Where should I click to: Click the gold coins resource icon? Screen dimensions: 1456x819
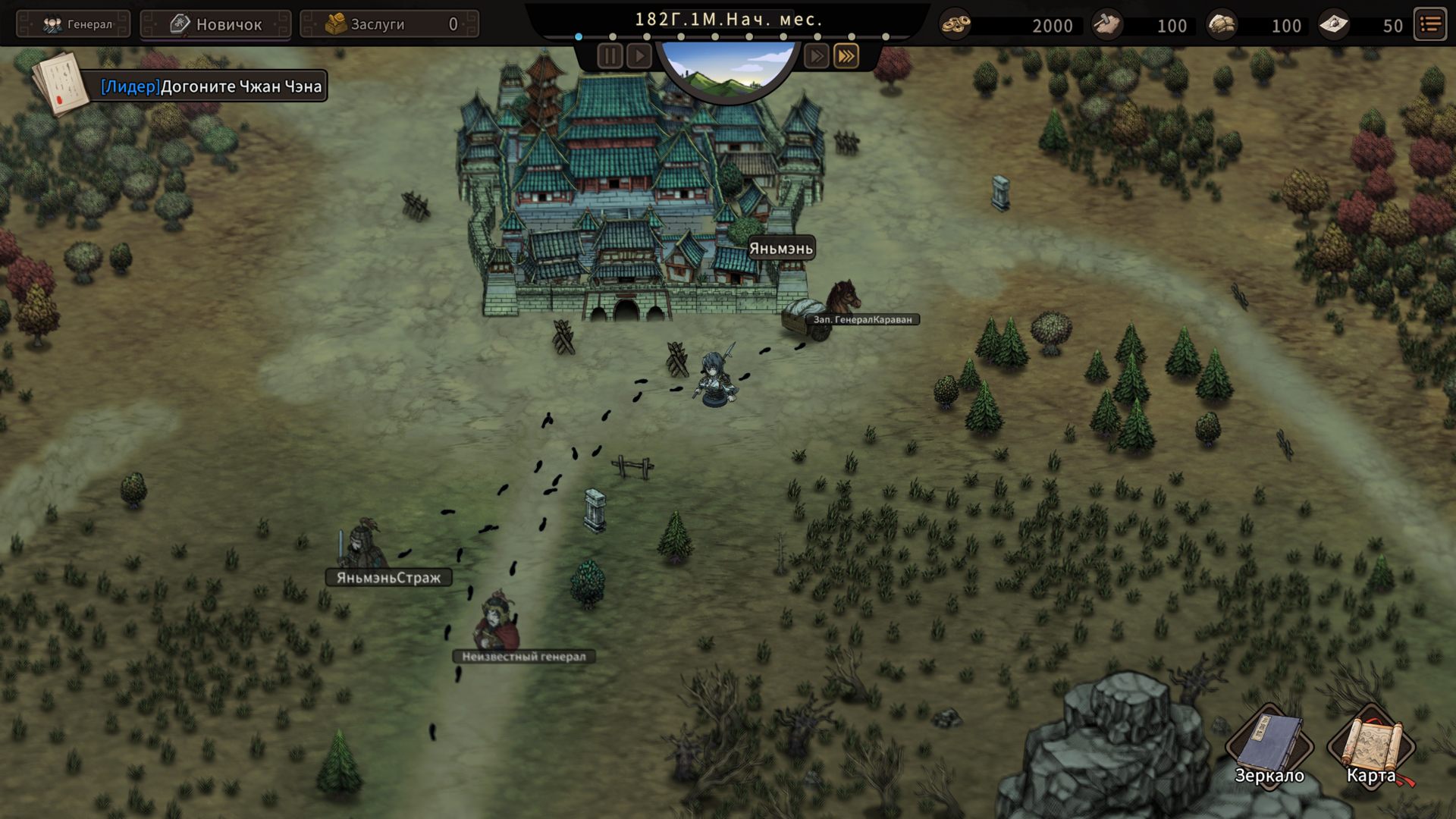tap(955, 25)
